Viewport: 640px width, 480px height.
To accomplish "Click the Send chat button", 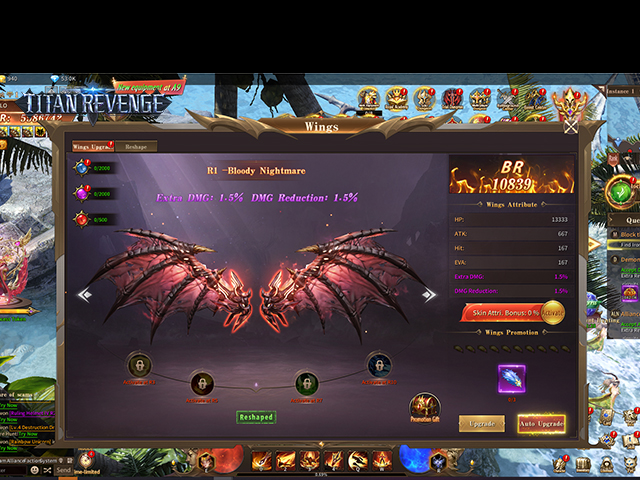I will pos(64,470).
